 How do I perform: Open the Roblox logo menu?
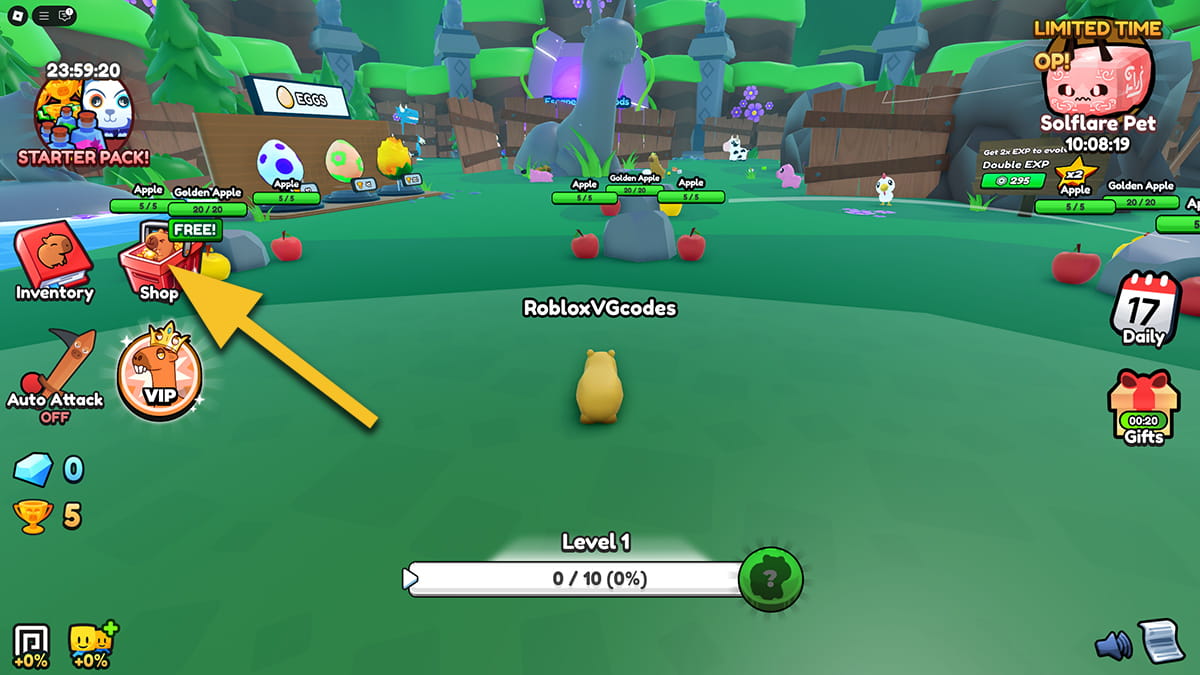(17, 15)
